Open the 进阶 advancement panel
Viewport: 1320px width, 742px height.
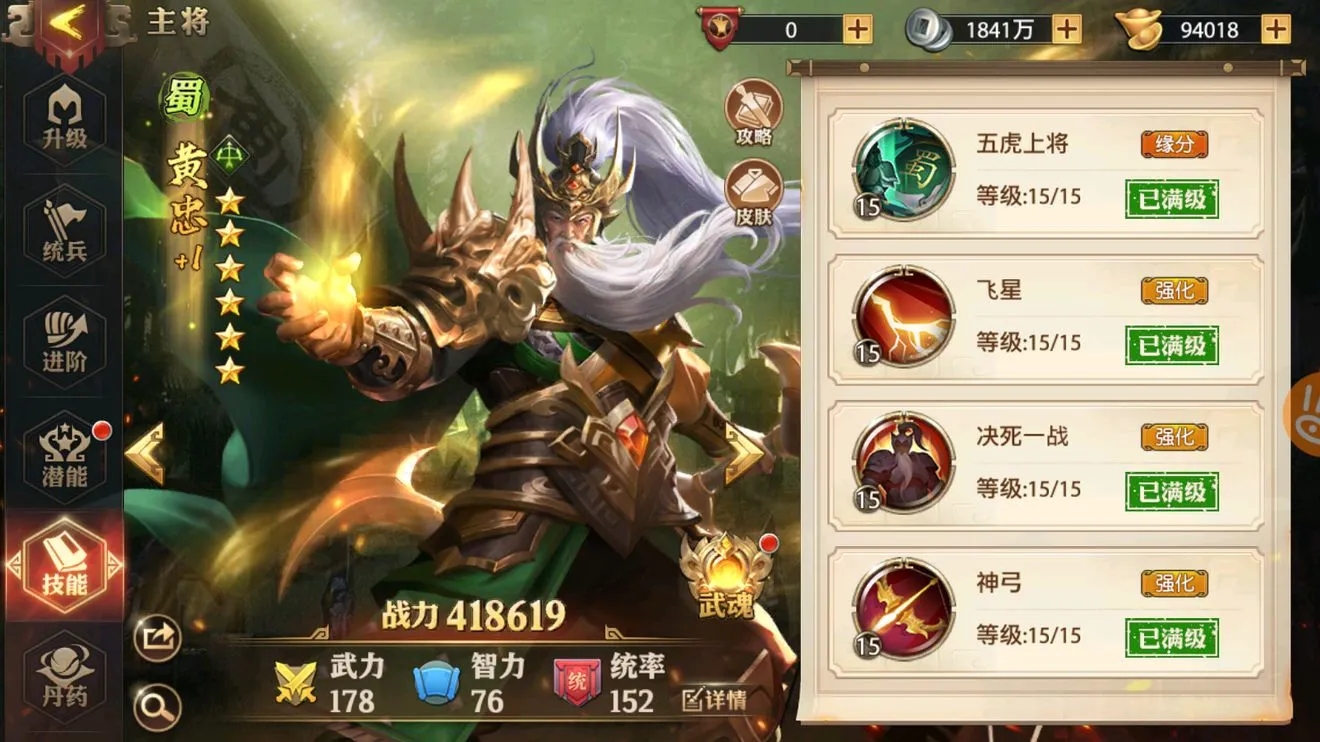click(x=66, y=337)
